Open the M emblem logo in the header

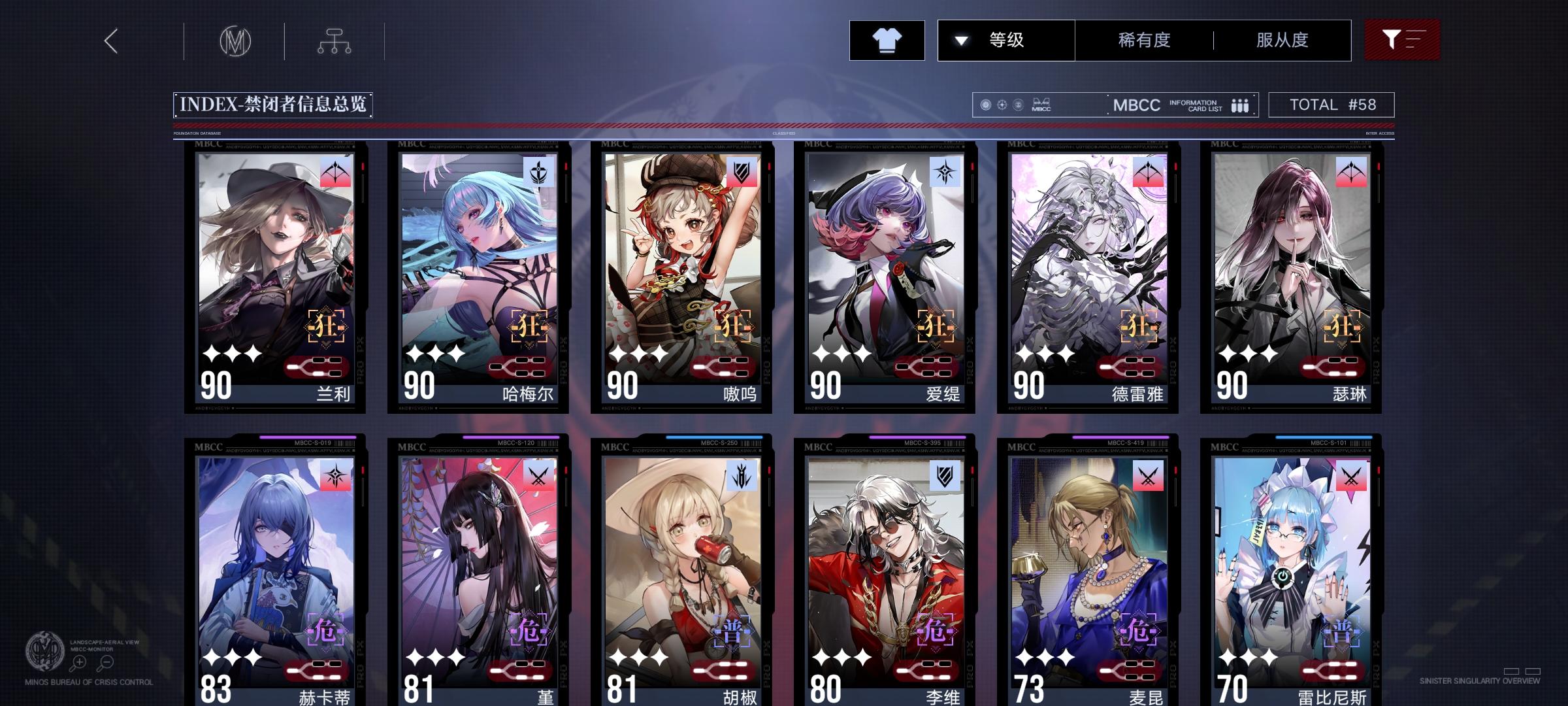point(236,41)
